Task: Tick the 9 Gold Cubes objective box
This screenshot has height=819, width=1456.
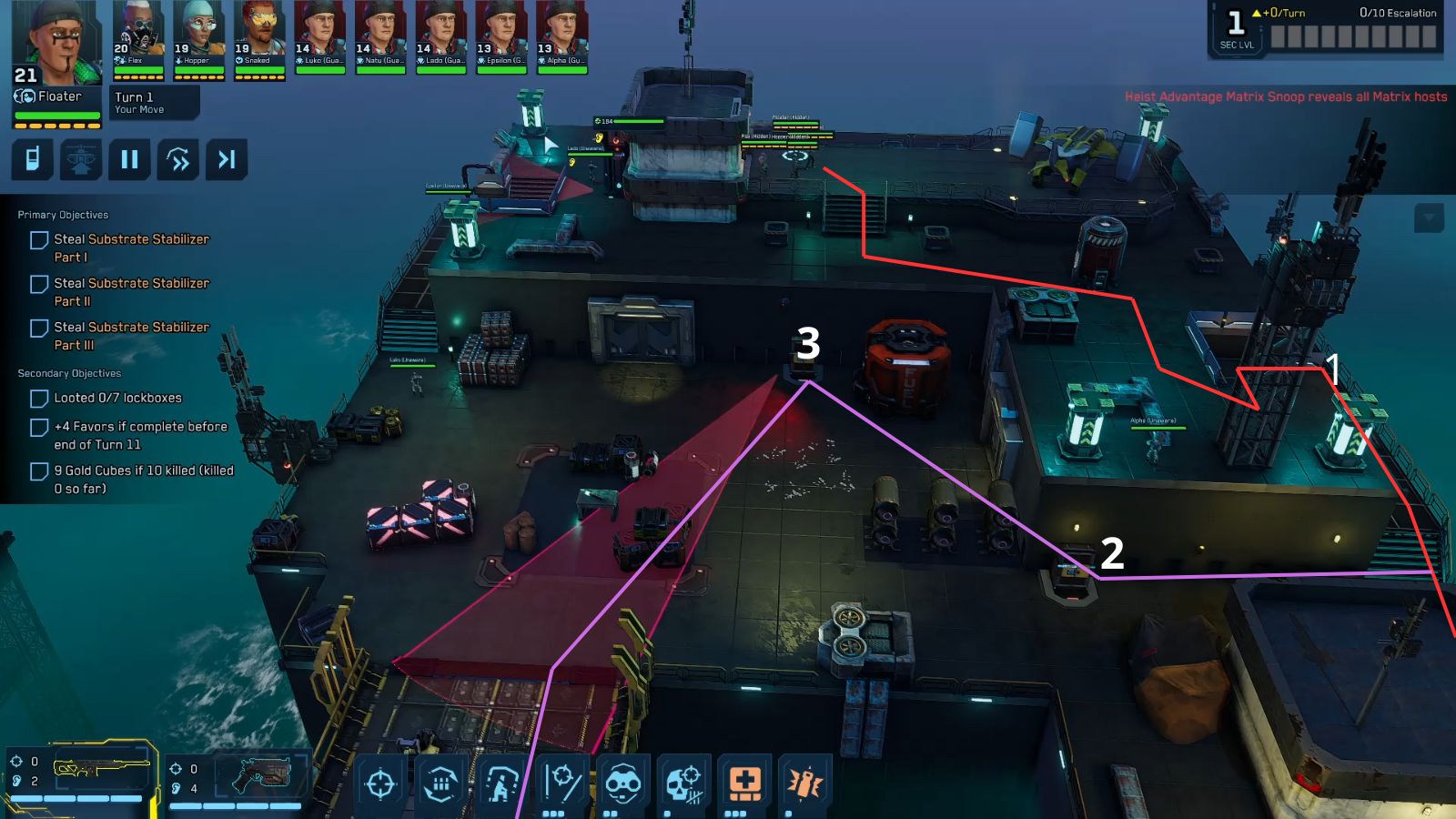Action: coord(37,471)
